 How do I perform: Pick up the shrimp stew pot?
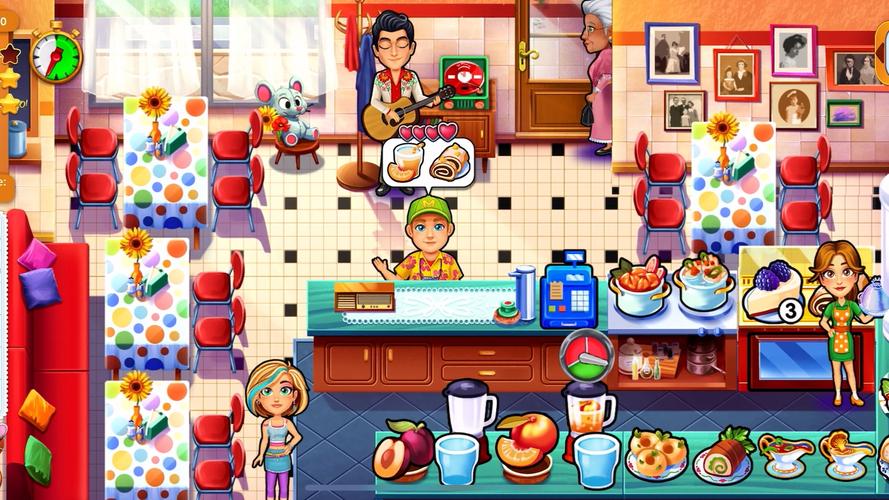(641, 284)
